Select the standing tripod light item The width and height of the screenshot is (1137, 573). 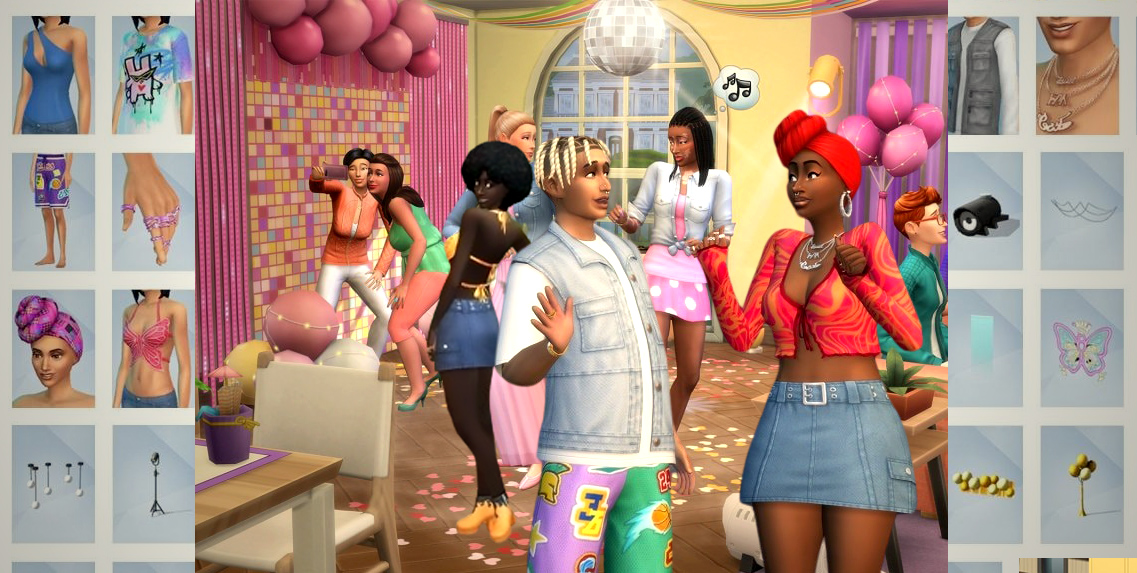(152, 484)
